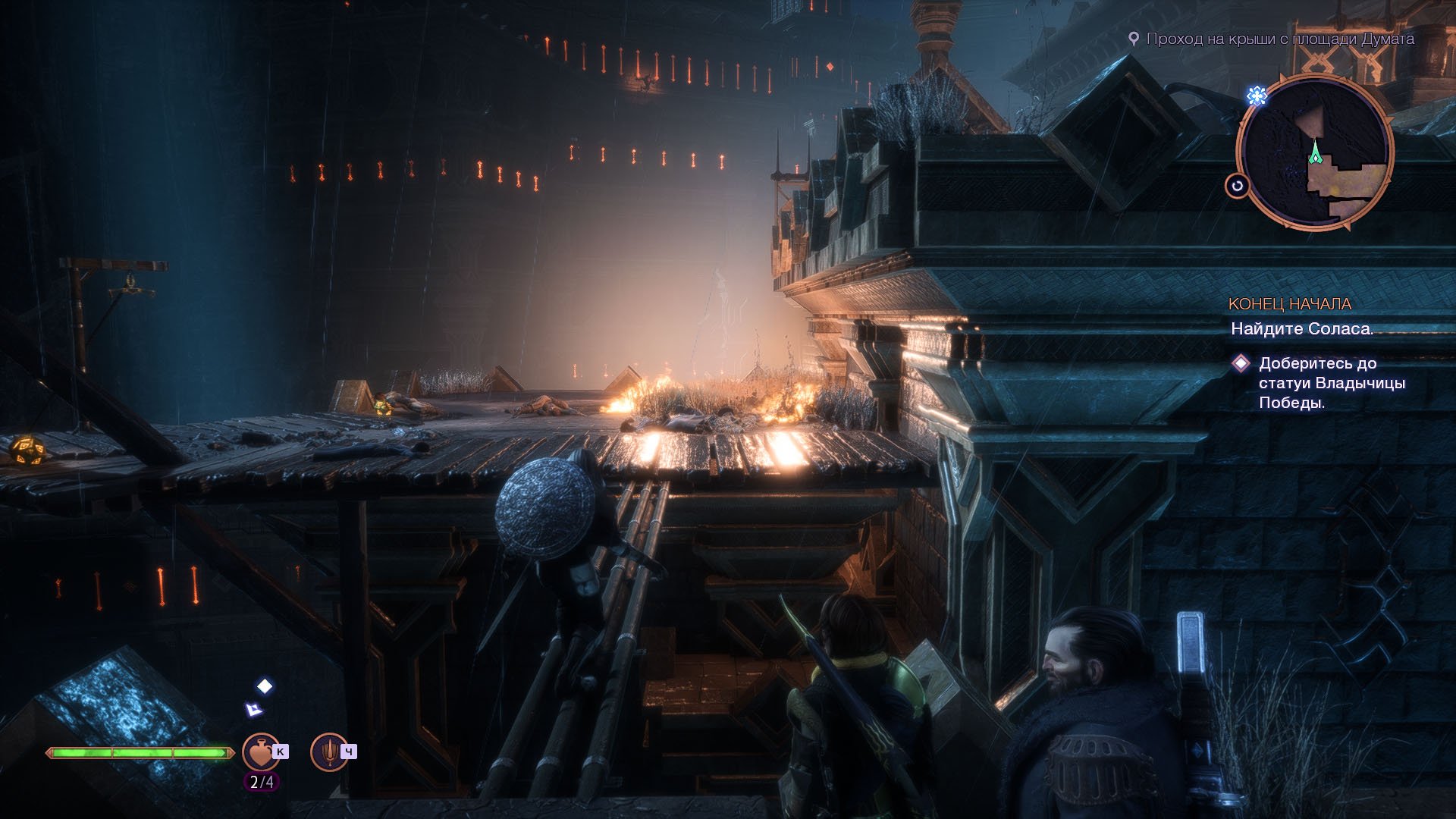Open the circular minimap
Image resolution: width=1456 pixels, height=819 pixels.
pos(1315,152)
